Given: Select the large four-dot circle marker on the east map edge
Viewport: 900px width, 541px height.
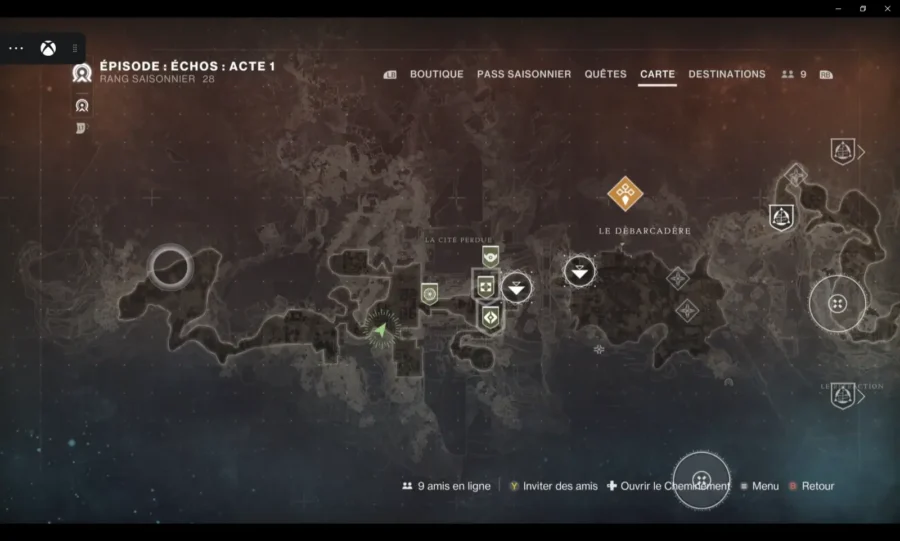Looking at the screenshot, I should tap(838, 303).
